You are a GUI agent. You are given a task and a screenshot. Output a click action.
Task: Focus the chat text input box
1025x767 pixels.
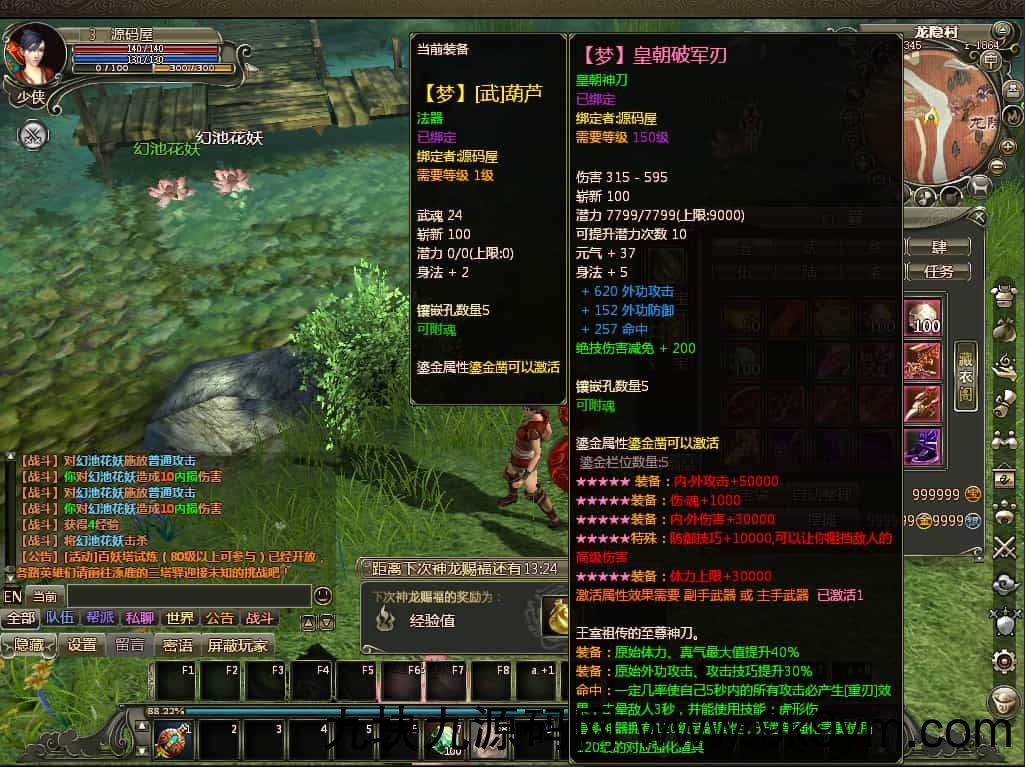point(188,596)
